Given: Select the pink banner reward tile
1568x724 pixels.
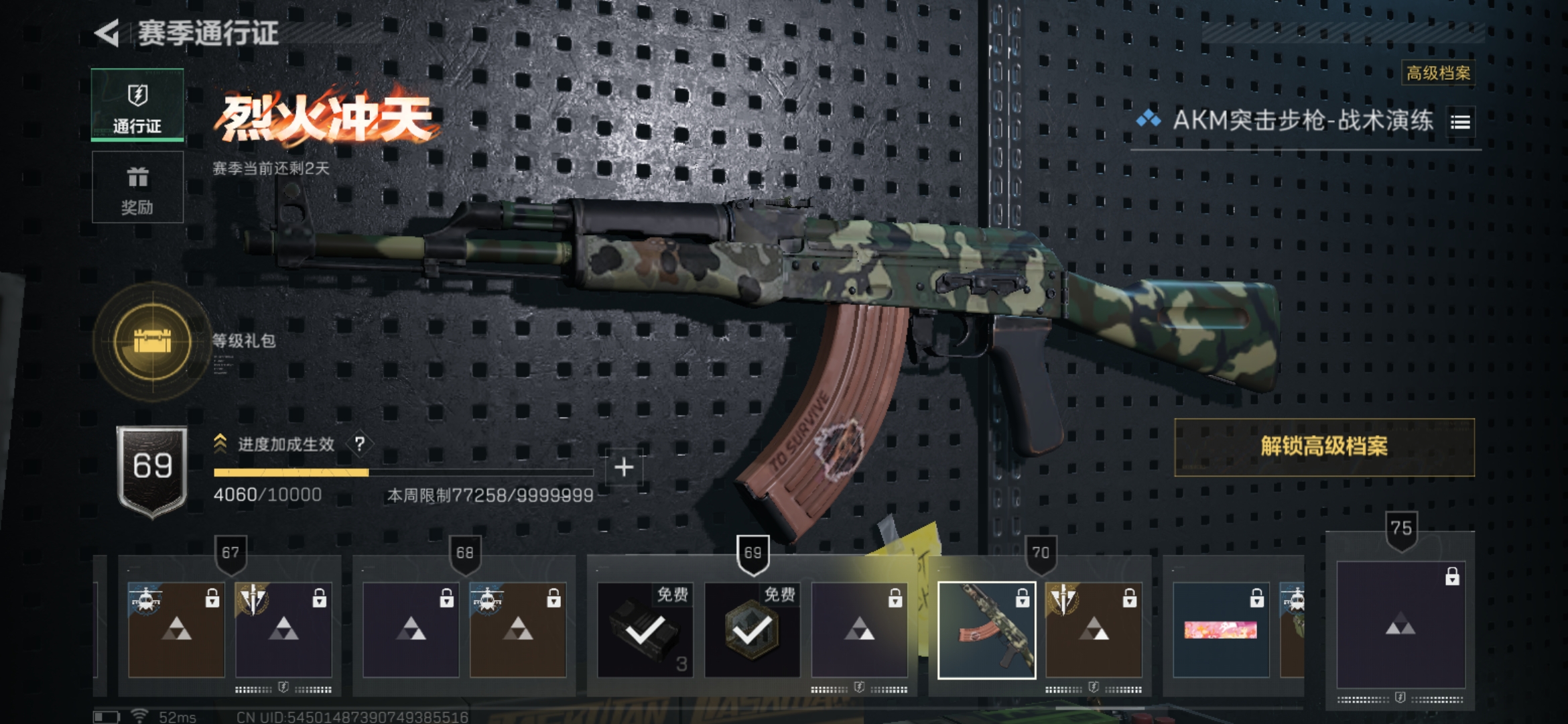Looking at the screenshot, I should pyautogui.click(x=1220, y=629).
